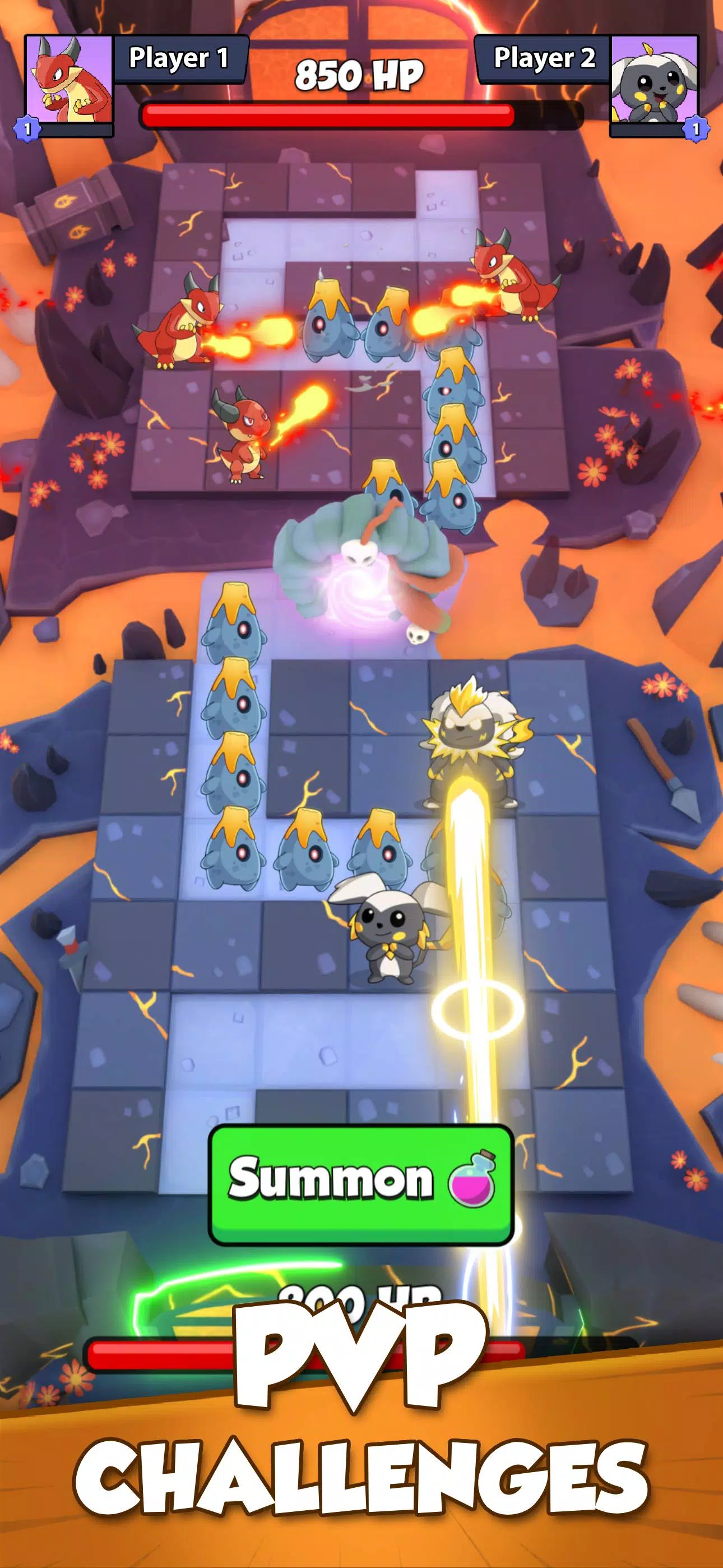This screenshot has width=723, height=1568.
Task: Click the Player 2 name plate
Action: click(544, 58)
